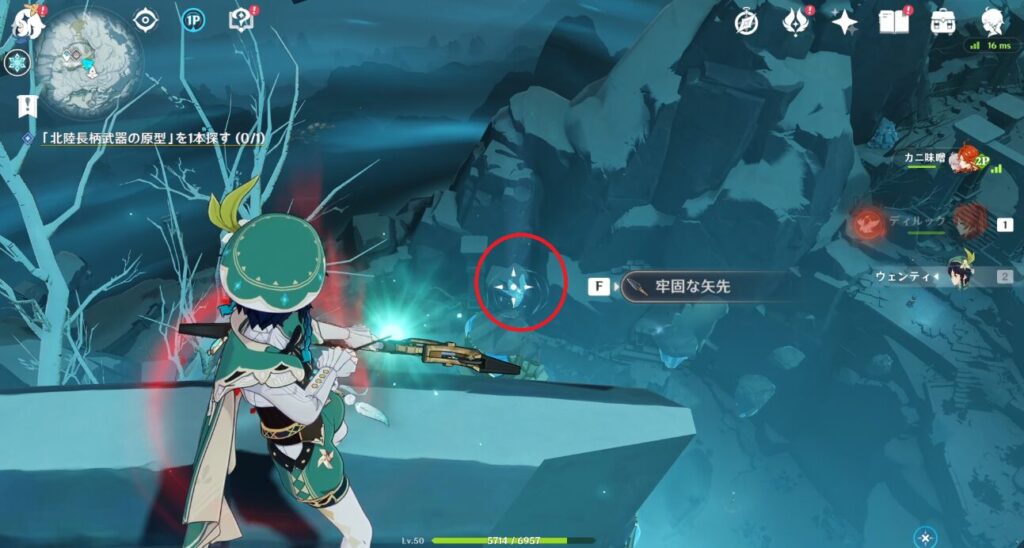Viewport: 1024px width, 548px height.
Task: Open the quest banner exclamation icon
Action: click(x=27, y=105)
